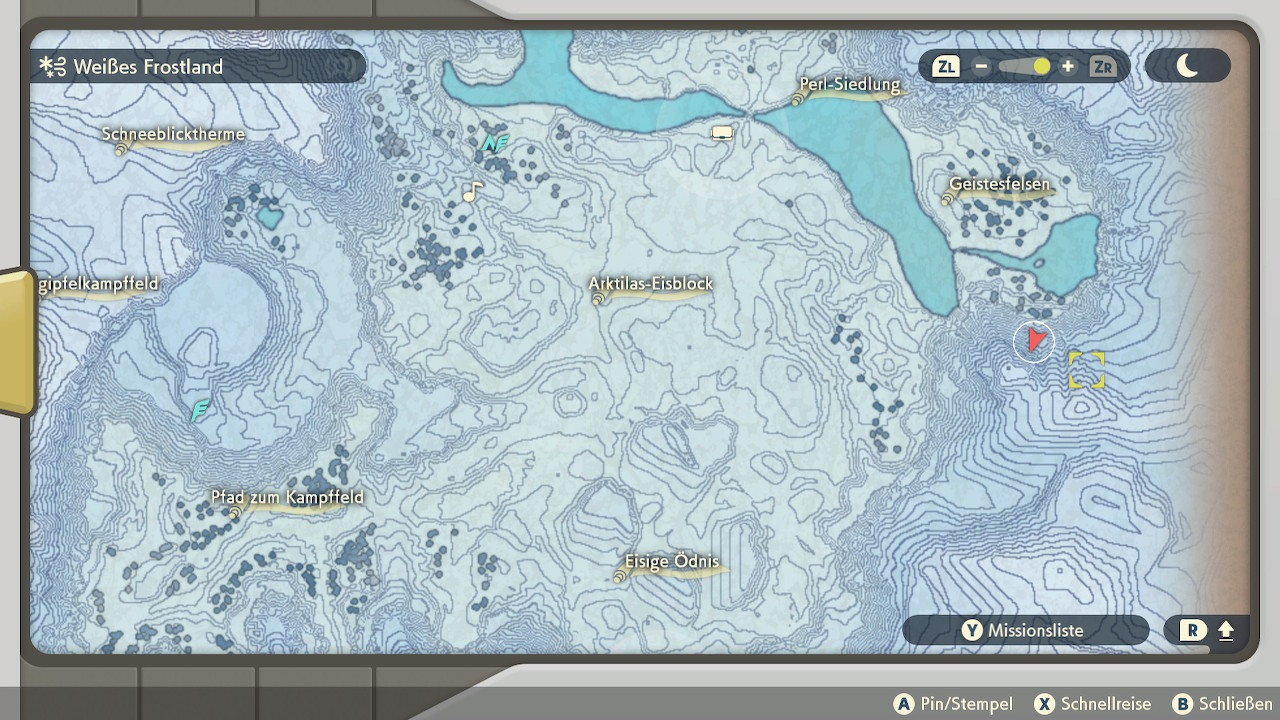Click the Pin/Stempel option

click(x=953, y=704)
